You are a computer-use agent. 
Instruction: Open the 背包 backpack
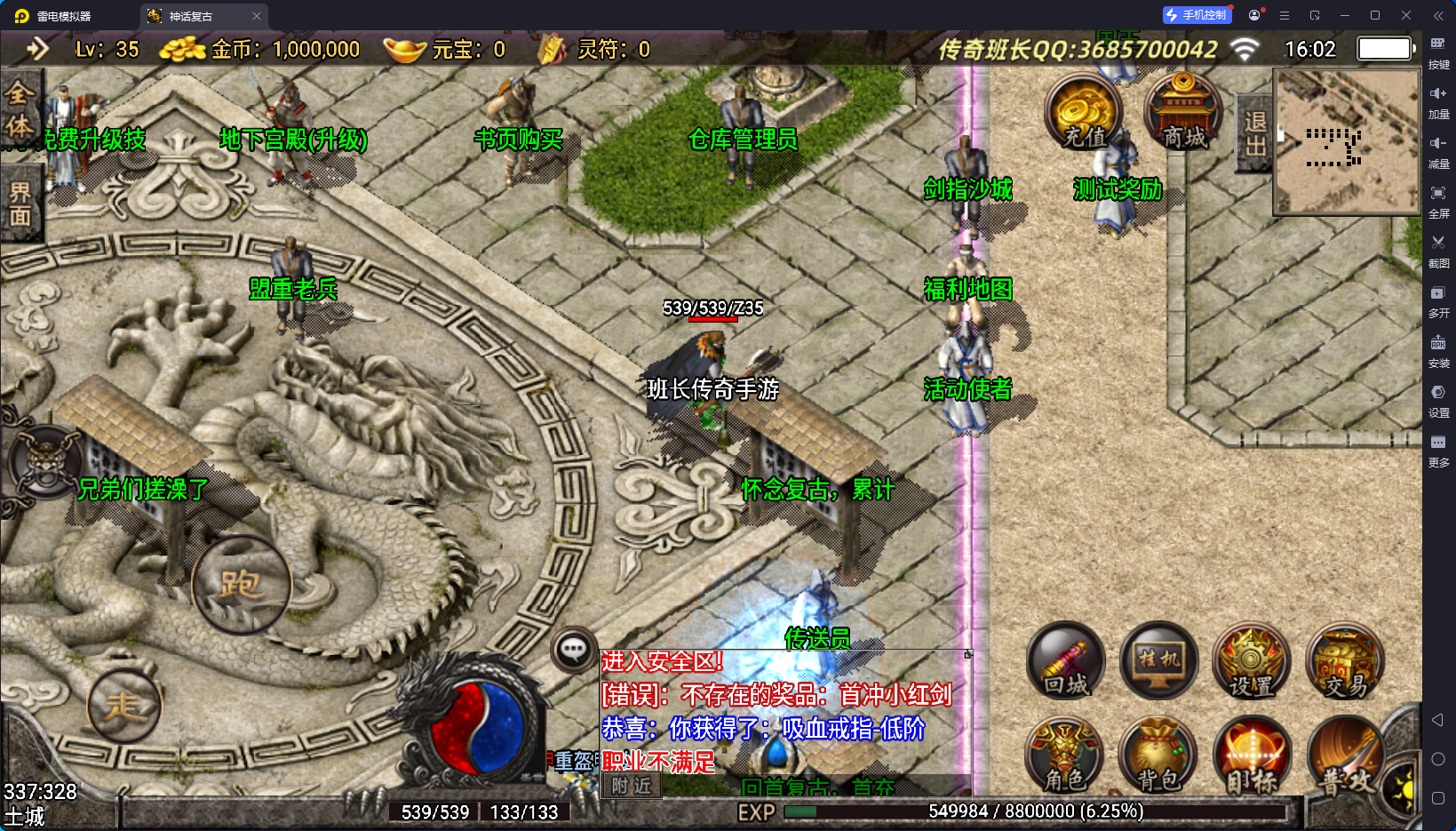click(1158, 755)
